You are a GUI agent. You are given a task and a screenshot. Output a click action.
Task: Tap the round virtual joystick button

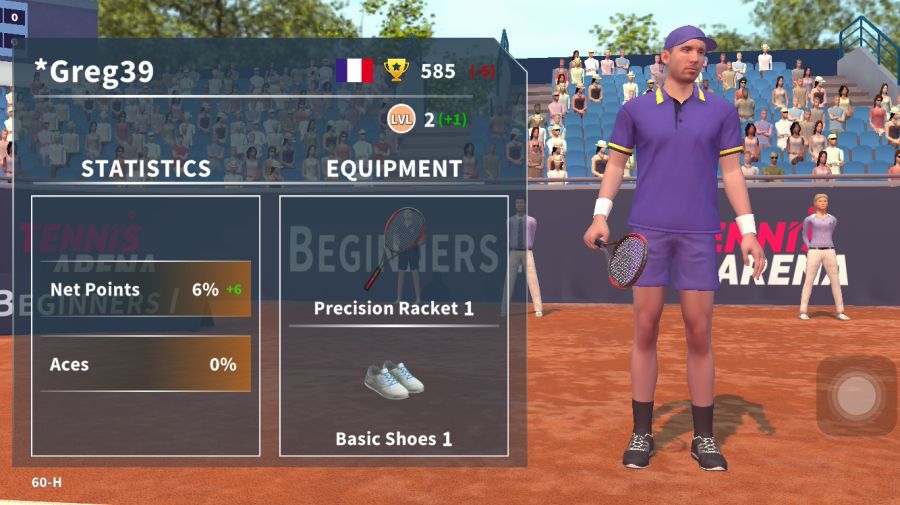856,396
